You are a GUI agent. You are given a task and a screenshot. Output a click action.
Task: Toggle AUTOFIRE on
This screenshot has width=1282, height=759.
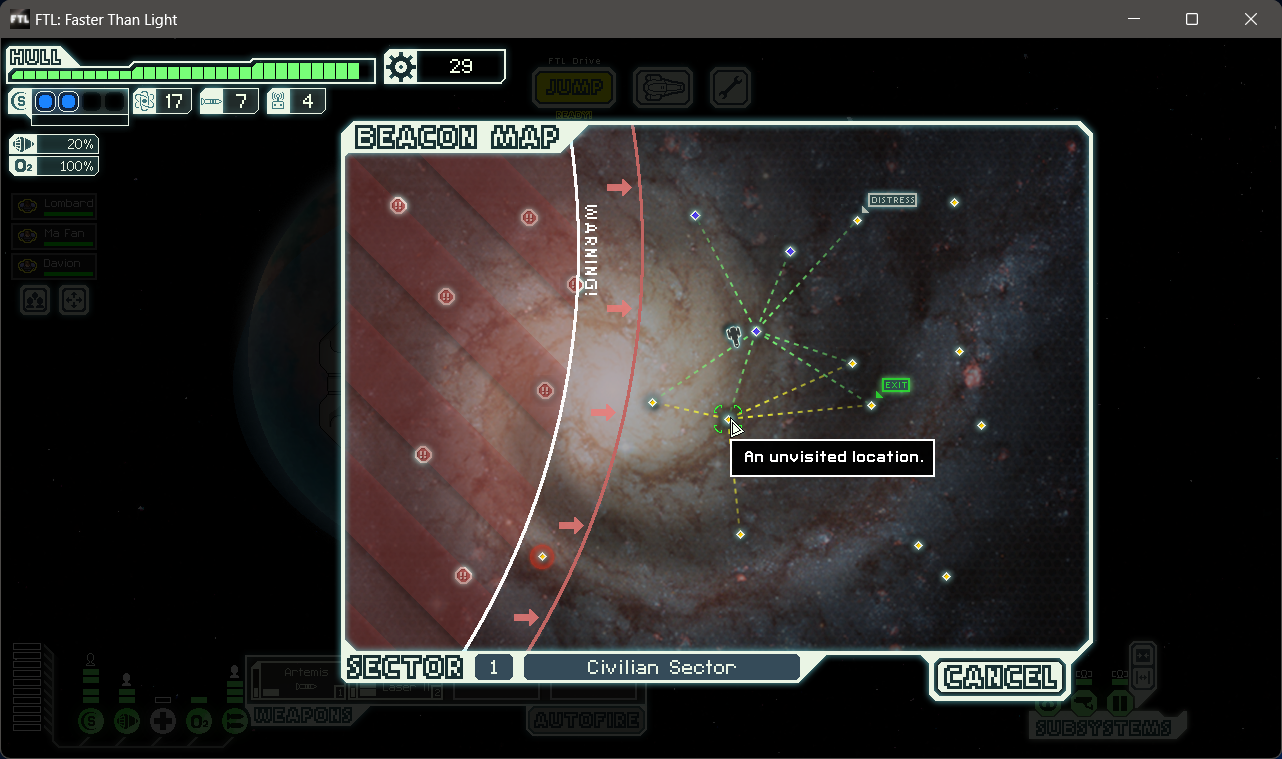point(586,719)
